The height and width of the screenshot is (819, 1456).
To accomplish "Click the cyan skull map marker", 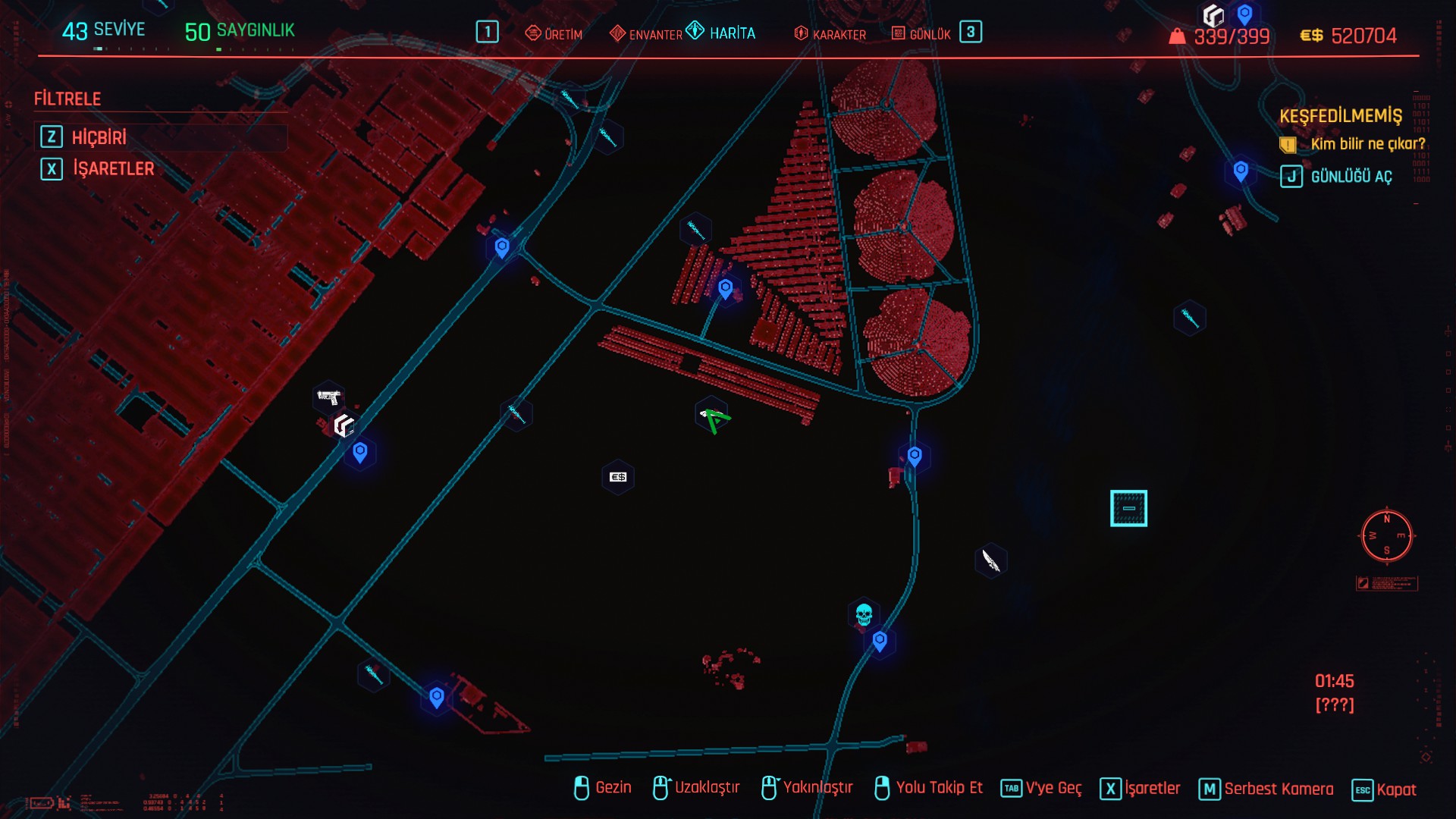I will click(864, 613).
